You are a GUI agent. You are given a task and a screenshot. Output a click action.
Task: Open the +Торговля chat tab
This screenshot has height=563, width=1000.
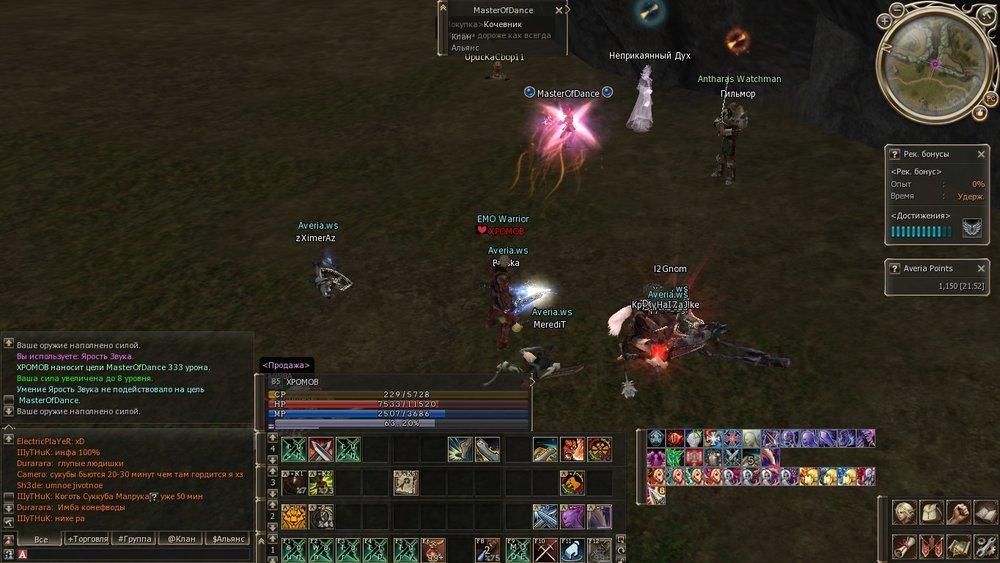pyautogui.click(x=88, y=539)
